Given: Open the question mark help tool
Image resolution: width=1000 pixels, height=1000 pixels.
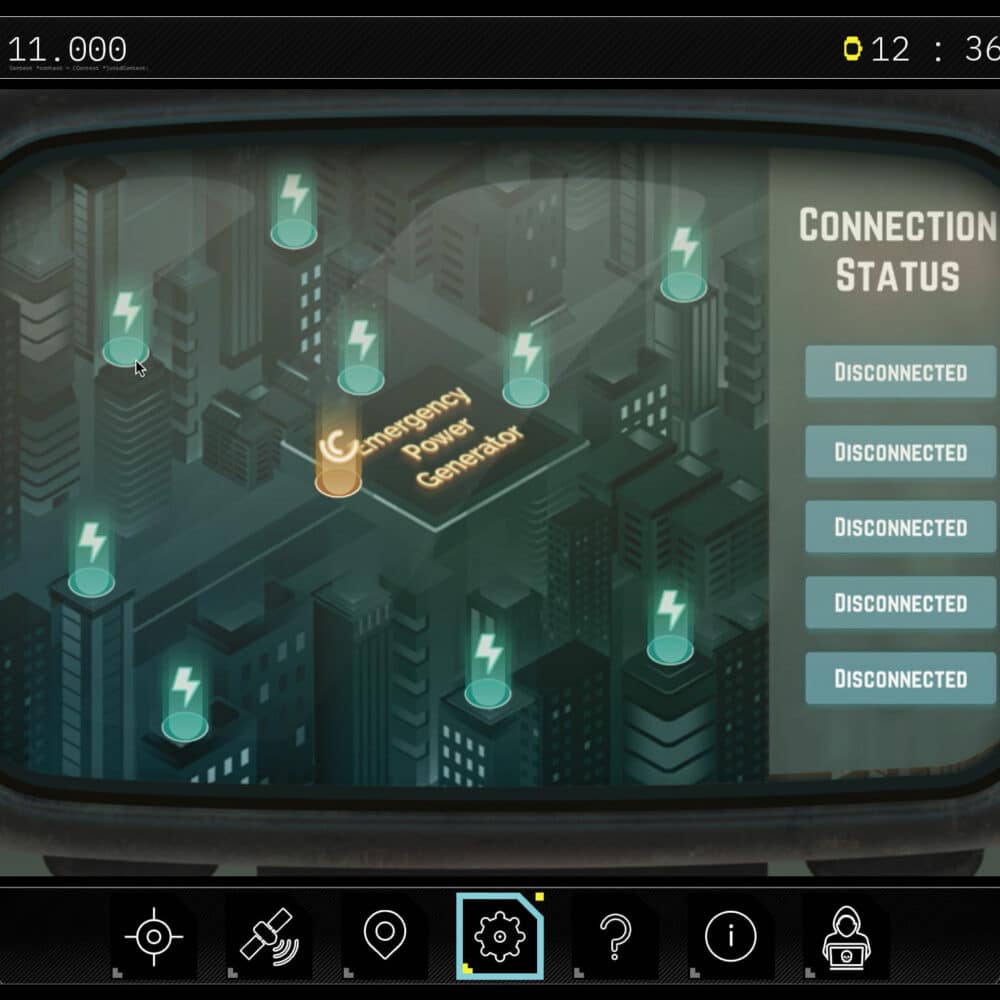Looking at the screenshot, I should click(x=614, y=937).
